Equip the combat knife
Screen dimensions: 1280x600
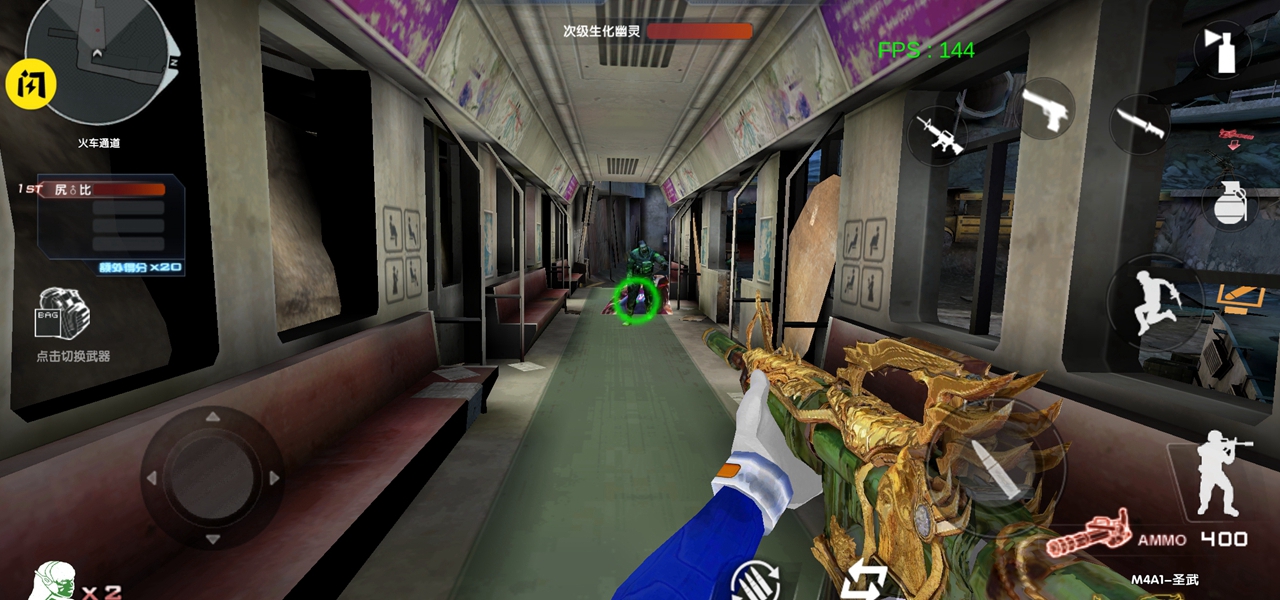click(x=1140, y=124)
